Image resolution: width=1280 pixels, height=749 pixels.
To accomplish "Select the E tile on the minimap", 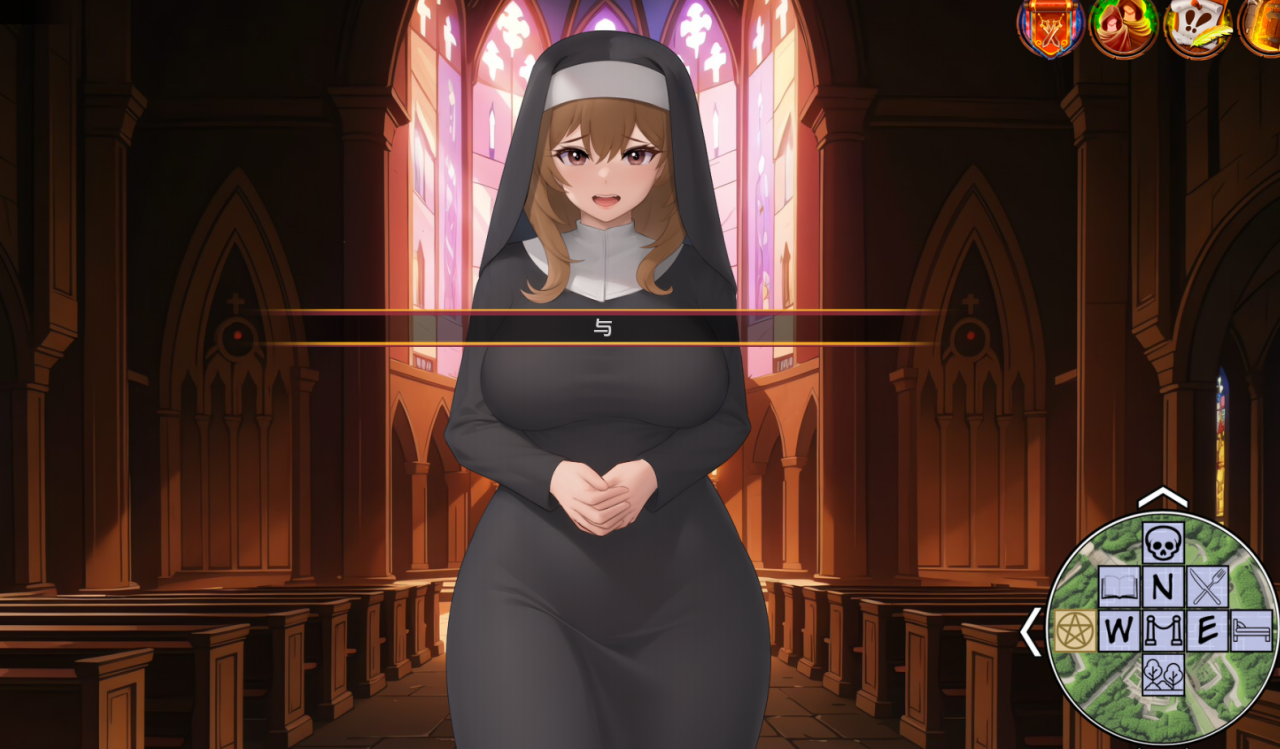I will pos(1207,631).
